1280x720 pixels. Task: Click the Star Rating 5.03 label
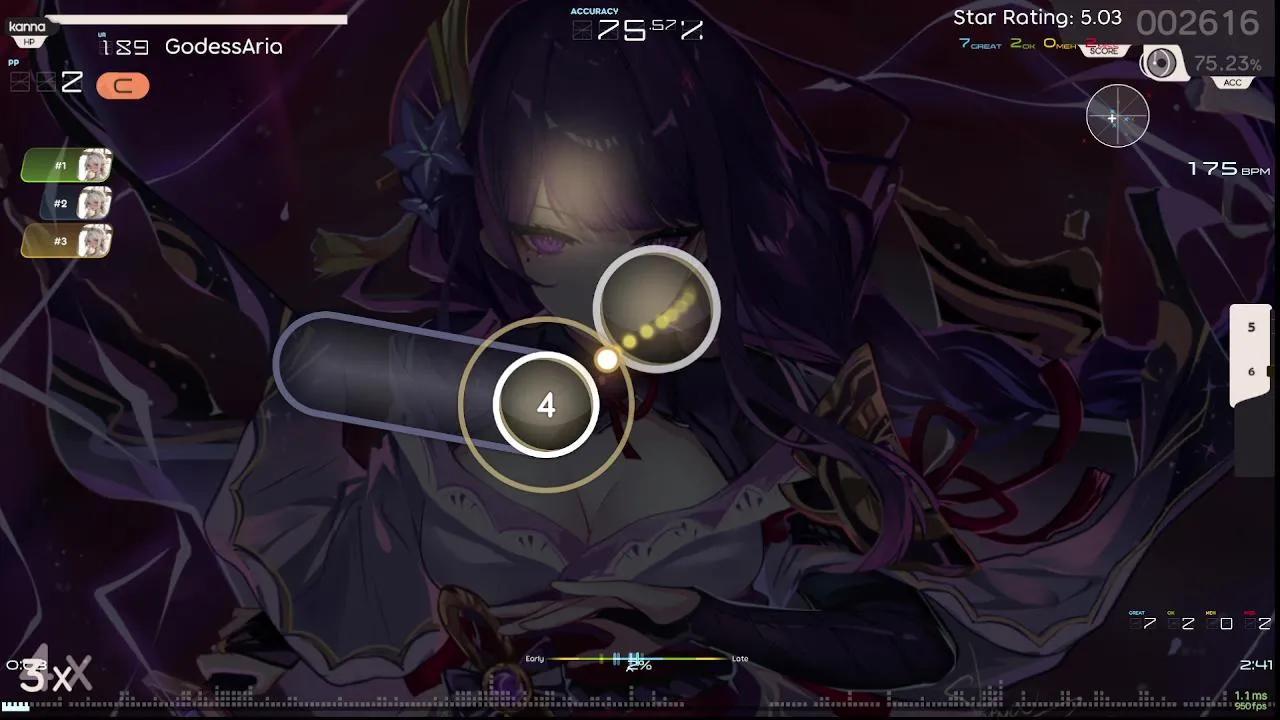(1036, 17)
